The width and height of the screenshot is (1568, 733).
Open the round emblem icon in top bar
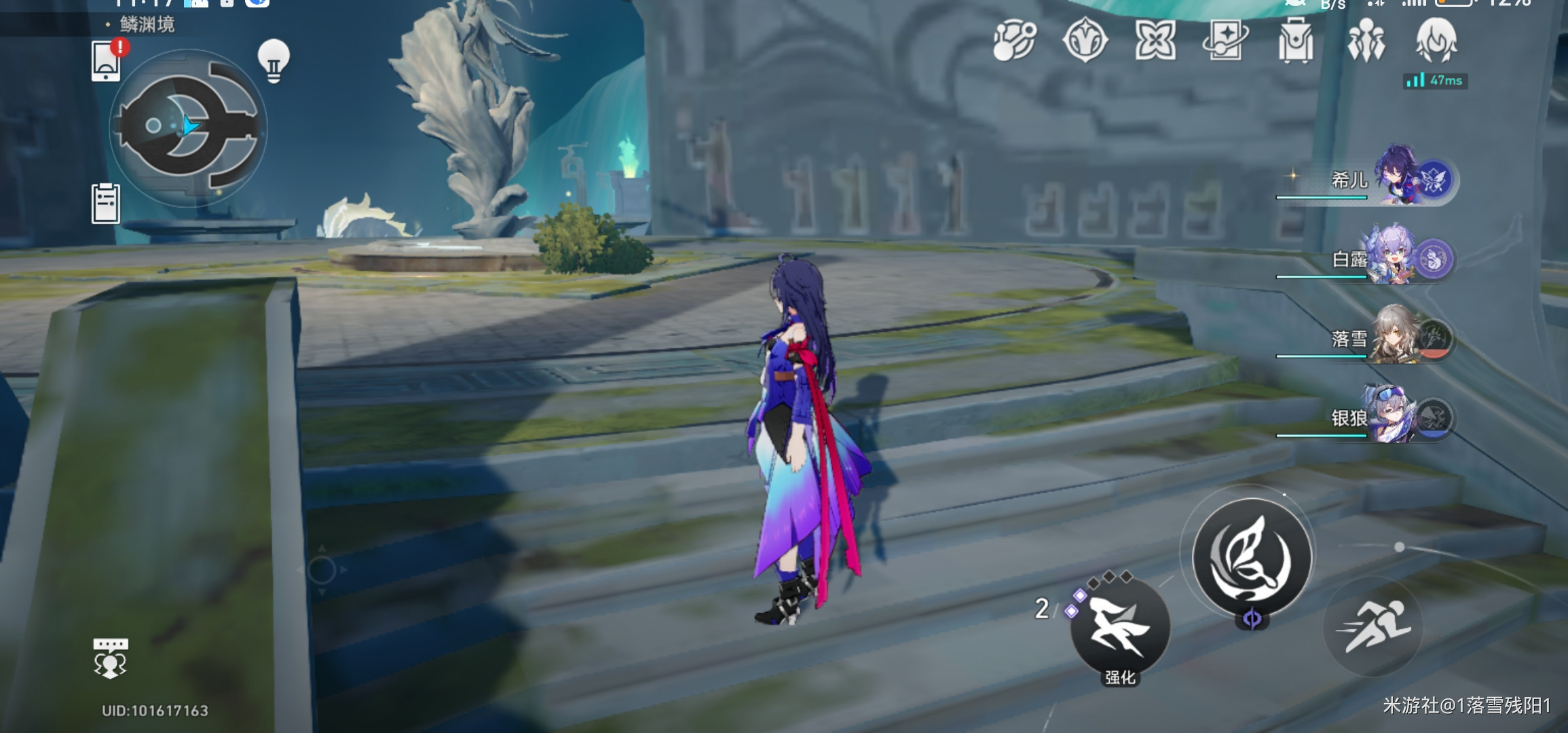pyautogui.click(x=1085, y=40)
